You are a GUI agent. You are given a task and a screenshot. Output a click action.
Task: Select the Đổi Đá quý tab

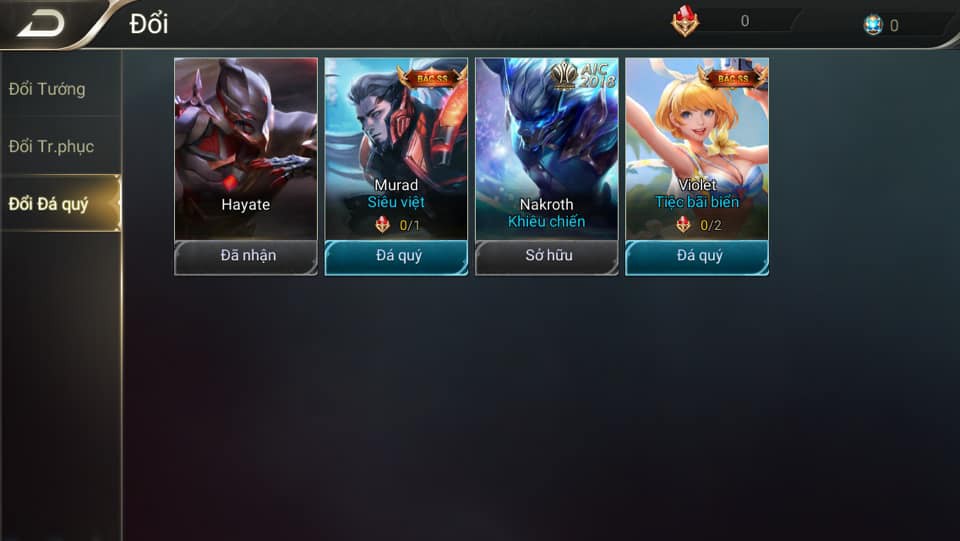(x=49, y=204)
